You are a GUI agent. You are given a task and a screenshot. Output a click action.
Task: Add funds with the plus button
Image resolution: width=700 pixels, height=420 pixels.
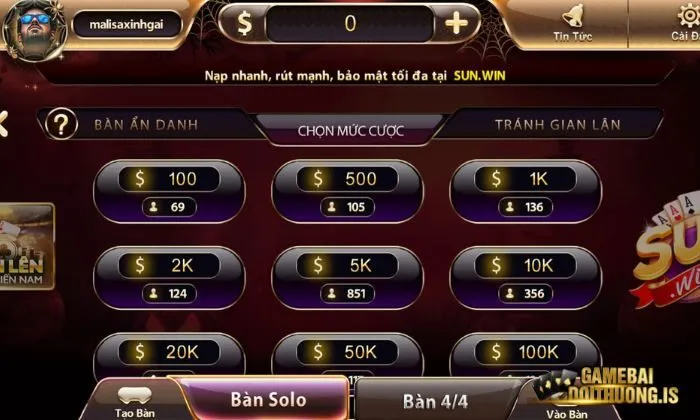[456, 23]
